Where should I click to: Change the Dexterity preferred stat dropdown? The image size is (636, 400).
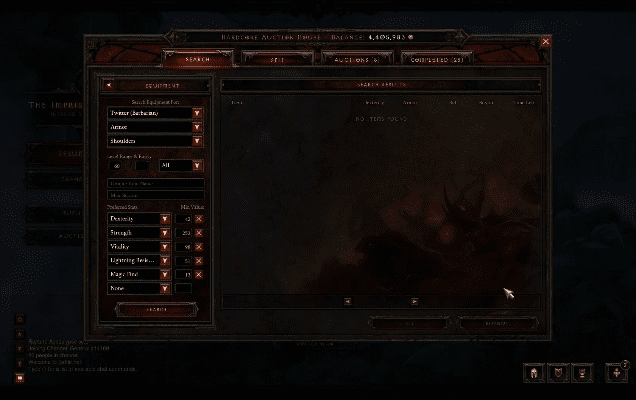pyautogui.click(x=165, y=218)
